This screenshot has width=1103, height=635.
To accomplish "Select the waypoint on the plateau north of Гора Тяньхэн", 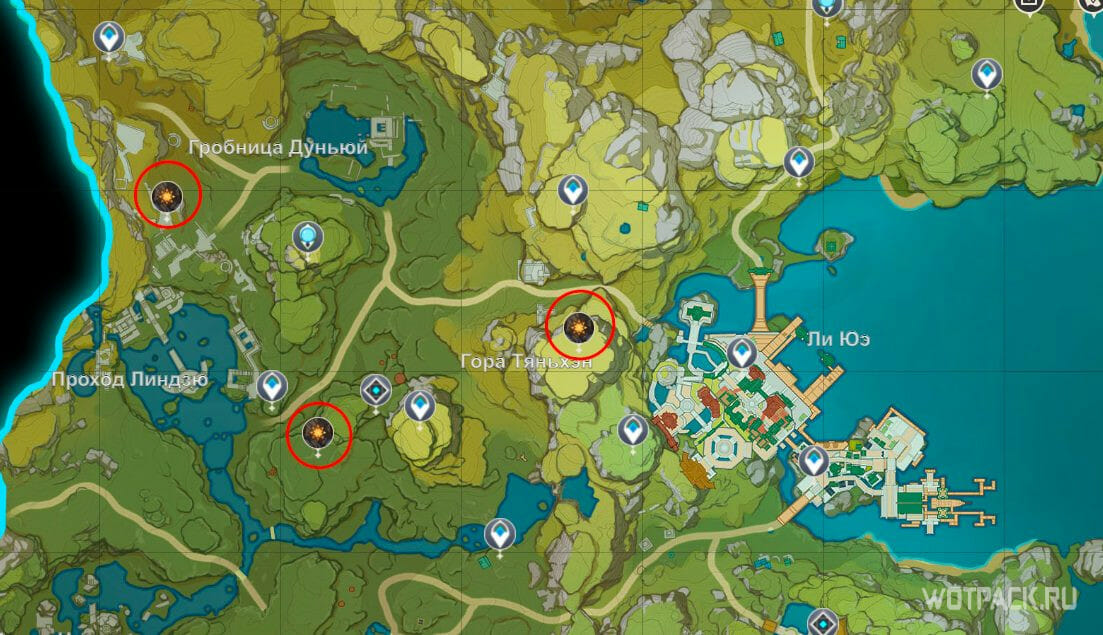I will point(572,188).
